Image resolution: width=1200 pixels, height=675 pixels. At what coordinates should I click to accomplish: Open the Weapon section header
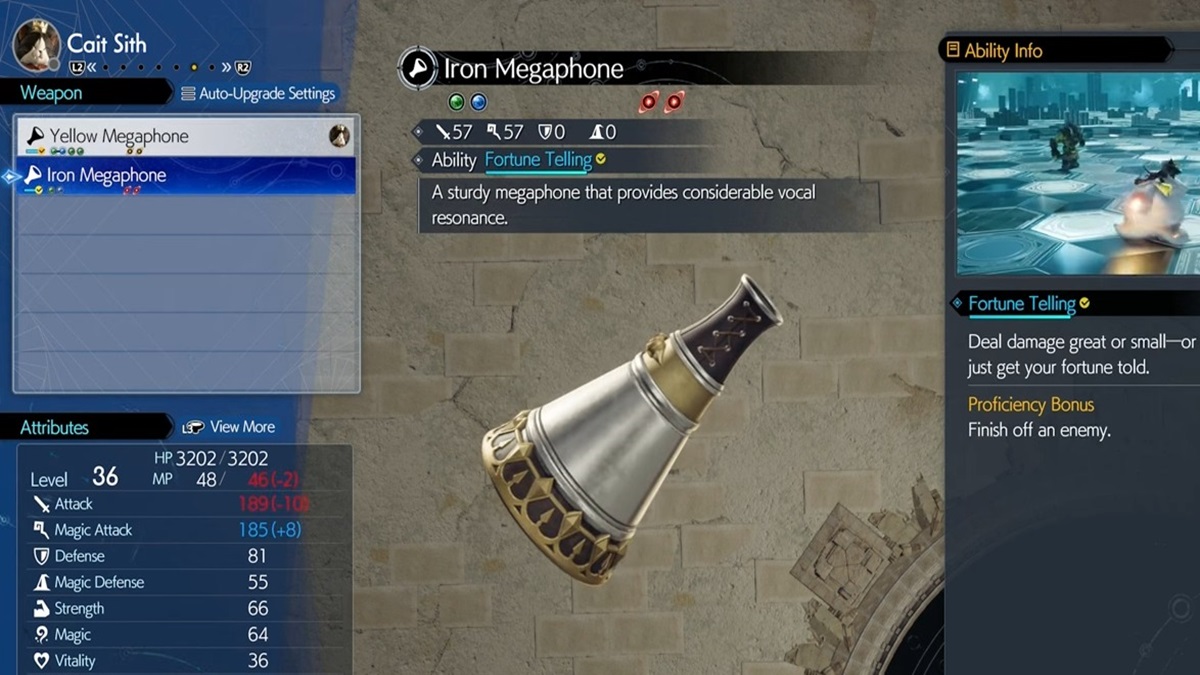[x=52, y=93]
